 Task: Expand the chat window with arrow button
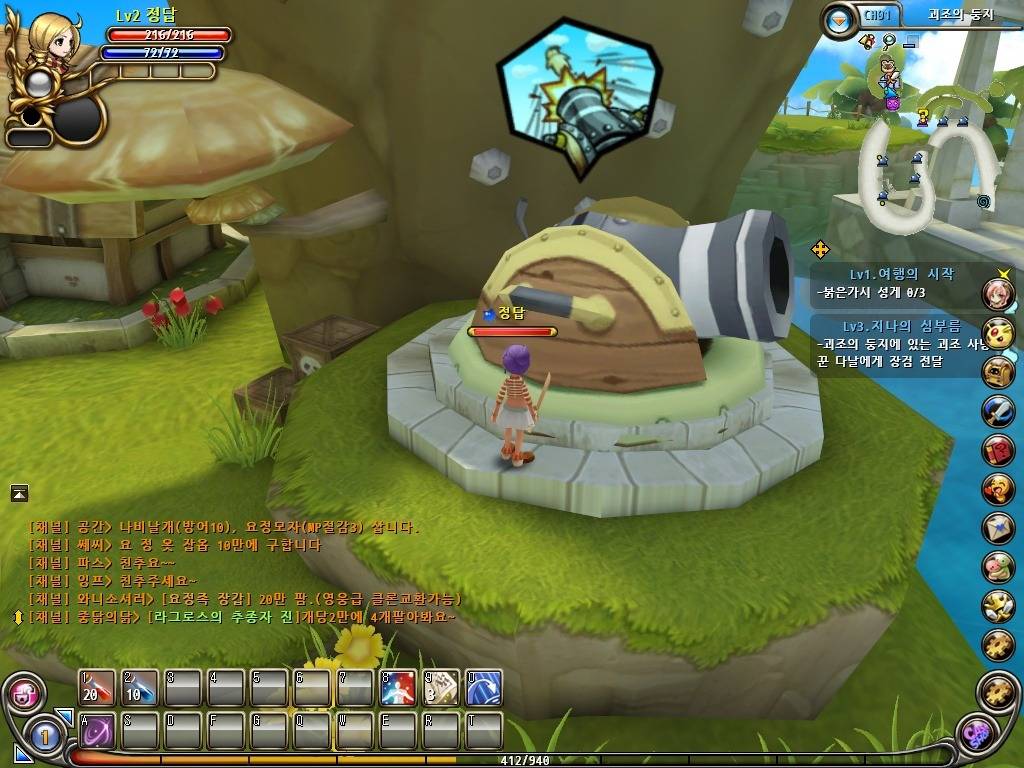coord(20,492)
